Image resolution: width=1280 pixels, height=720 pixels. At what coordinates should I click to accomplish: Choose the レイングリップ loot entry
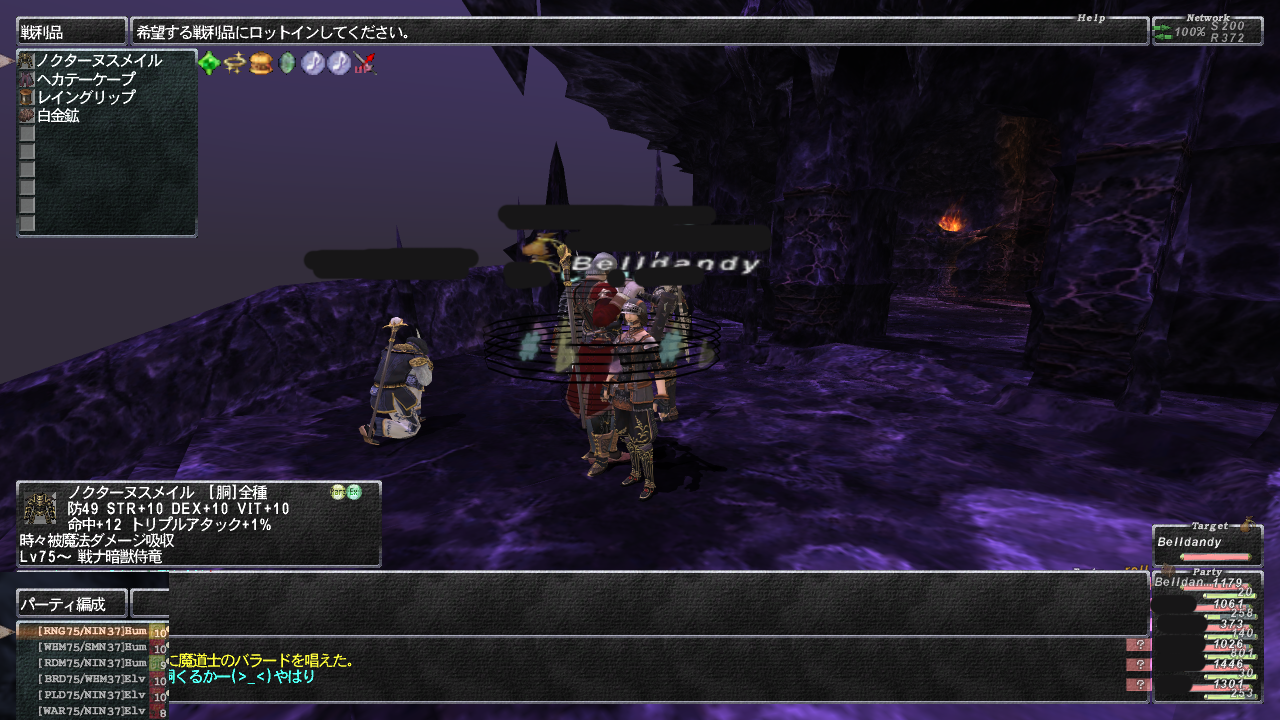(x=85, y=97)
